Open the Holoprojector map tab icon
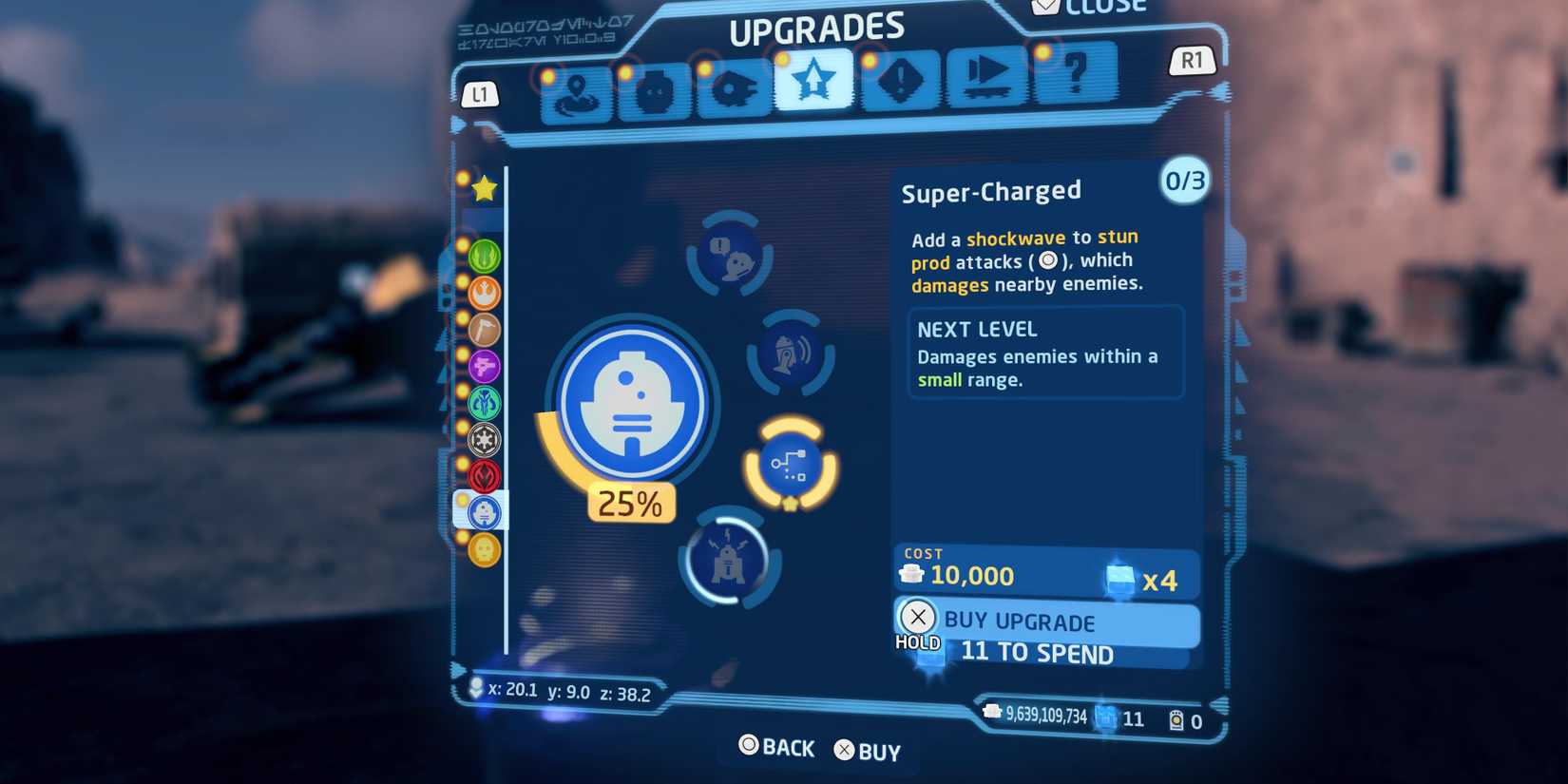1568x784 pixels. click(575, 90)
